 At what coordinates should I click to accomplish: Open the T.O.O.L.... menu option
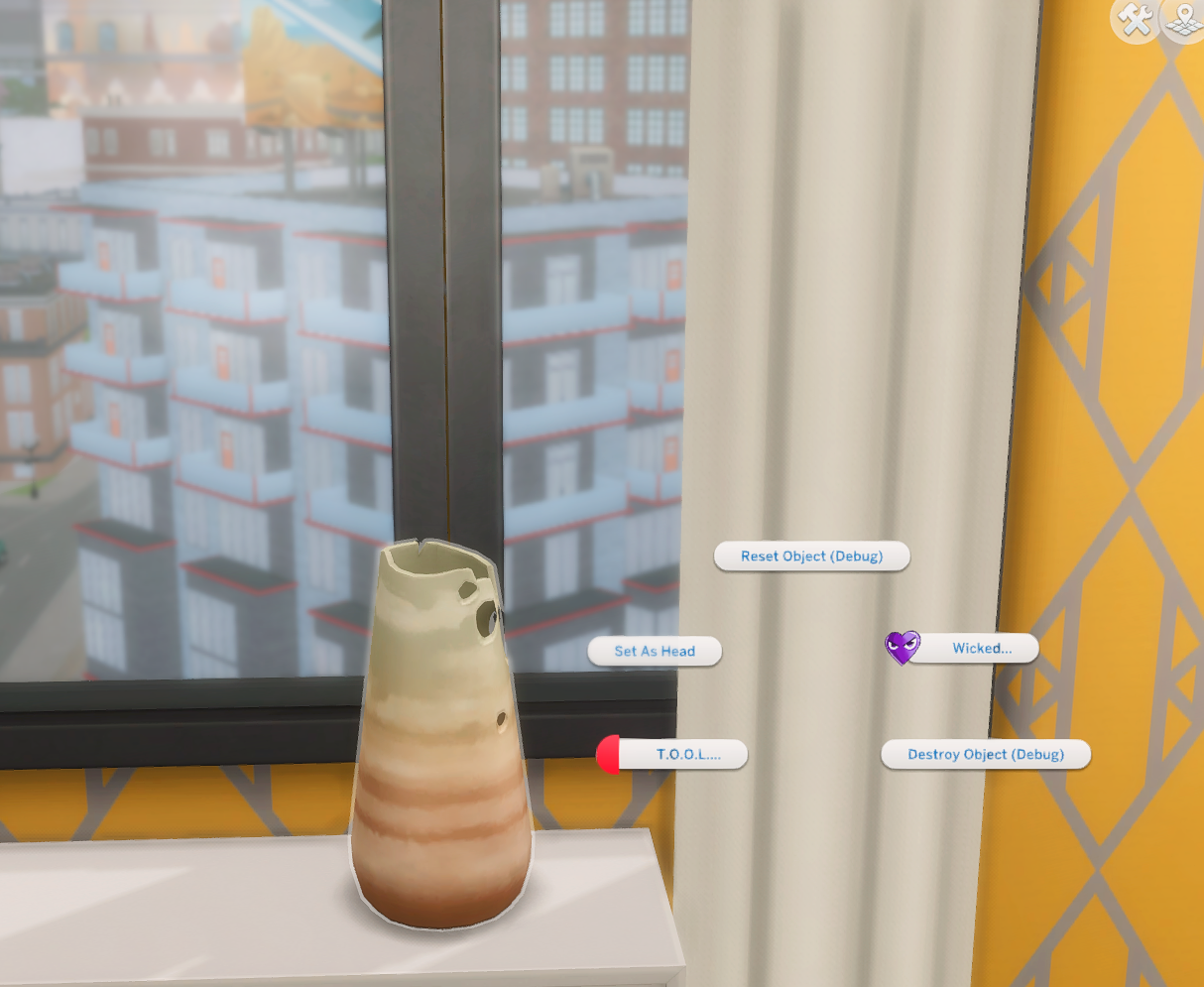point(681,754)
